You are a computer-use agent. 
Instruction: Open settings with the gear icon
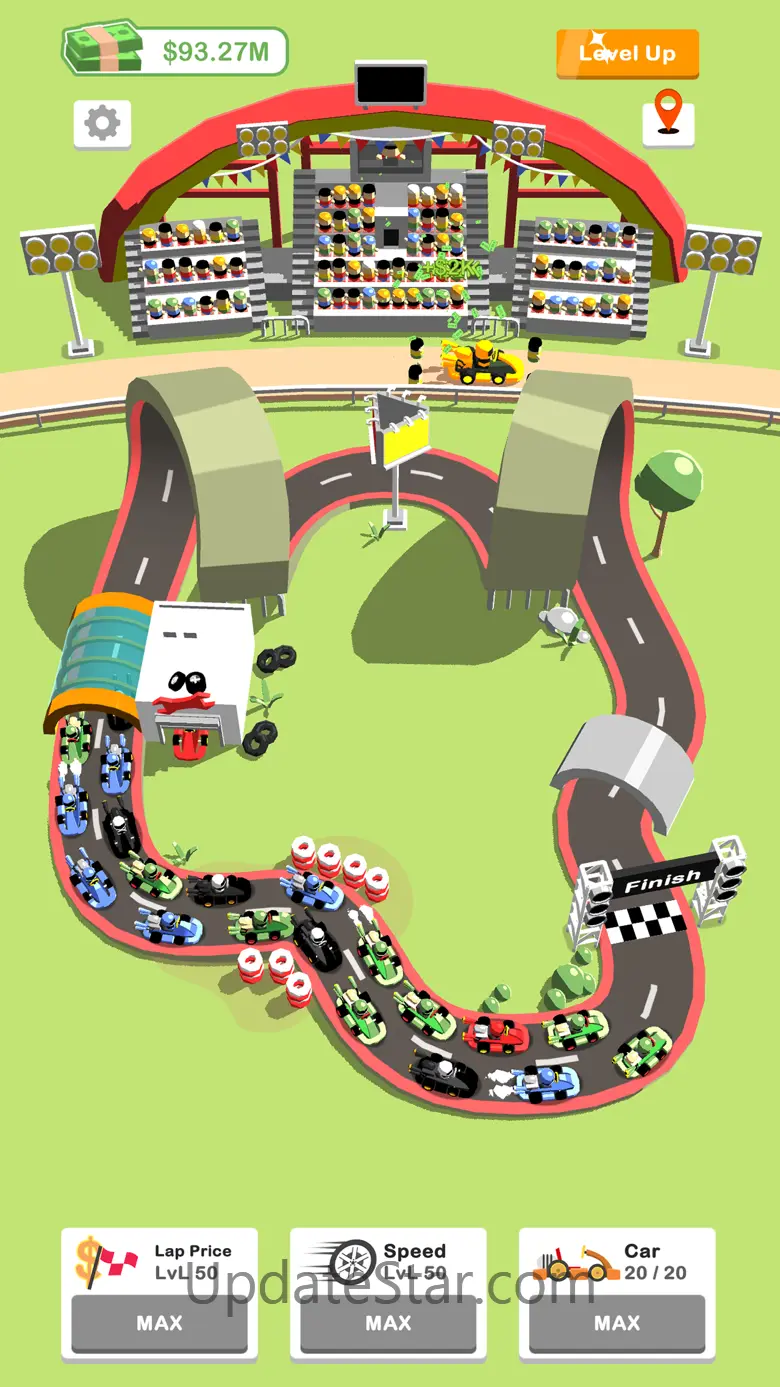pos(102,124)
